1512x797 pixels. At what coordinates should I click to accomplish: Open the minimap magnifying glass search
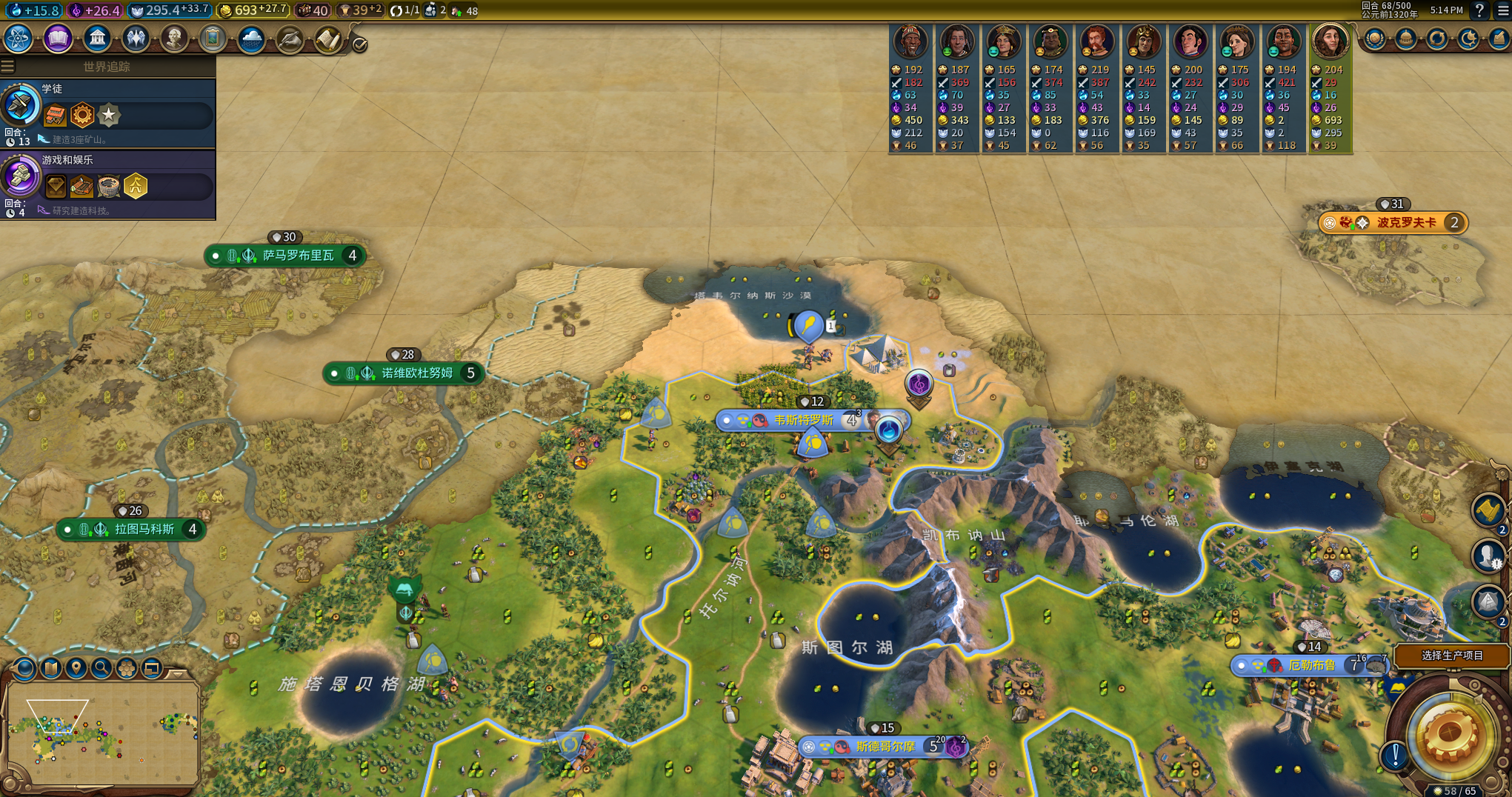101,669
